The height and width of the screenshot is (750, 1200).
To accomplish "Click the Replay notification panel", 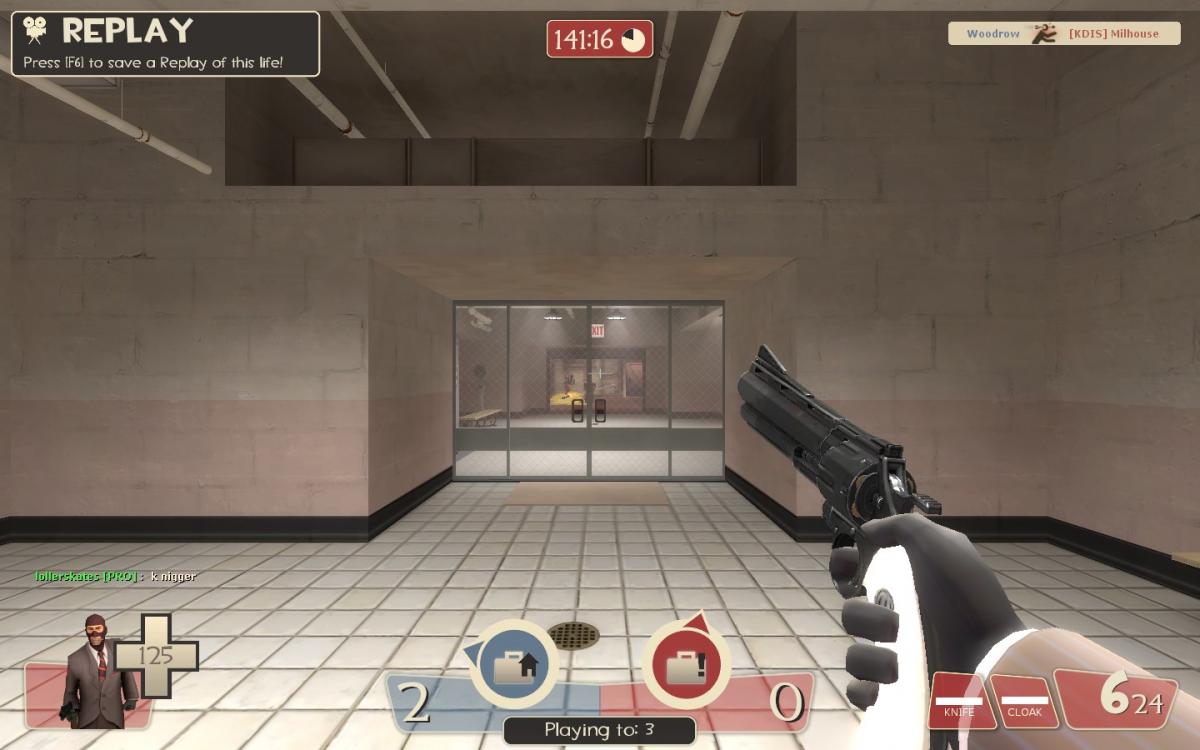I will [x=165, y=44].
